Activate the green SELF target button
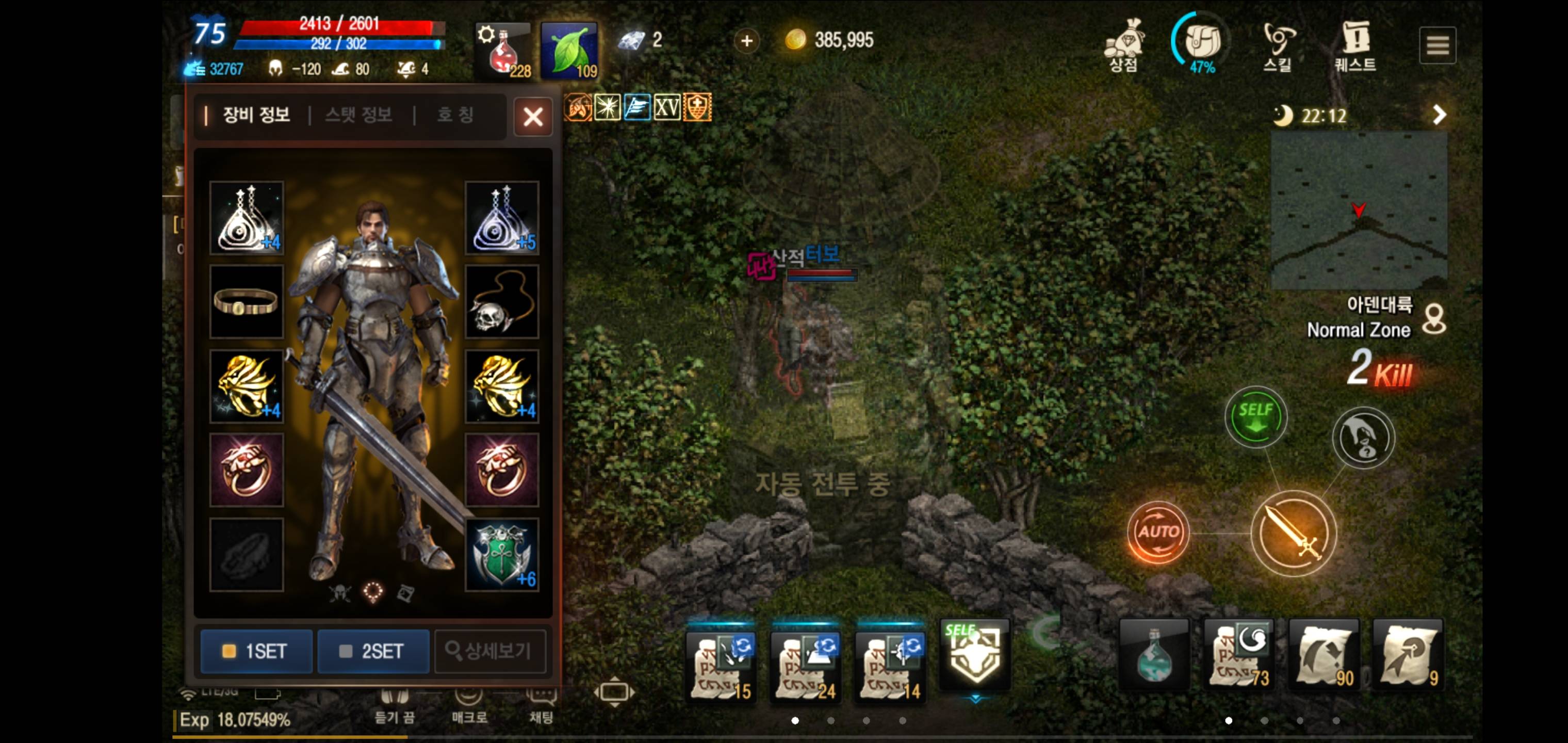Image resolution: width=1568 pixels, height=743 pixels. 1256,416
